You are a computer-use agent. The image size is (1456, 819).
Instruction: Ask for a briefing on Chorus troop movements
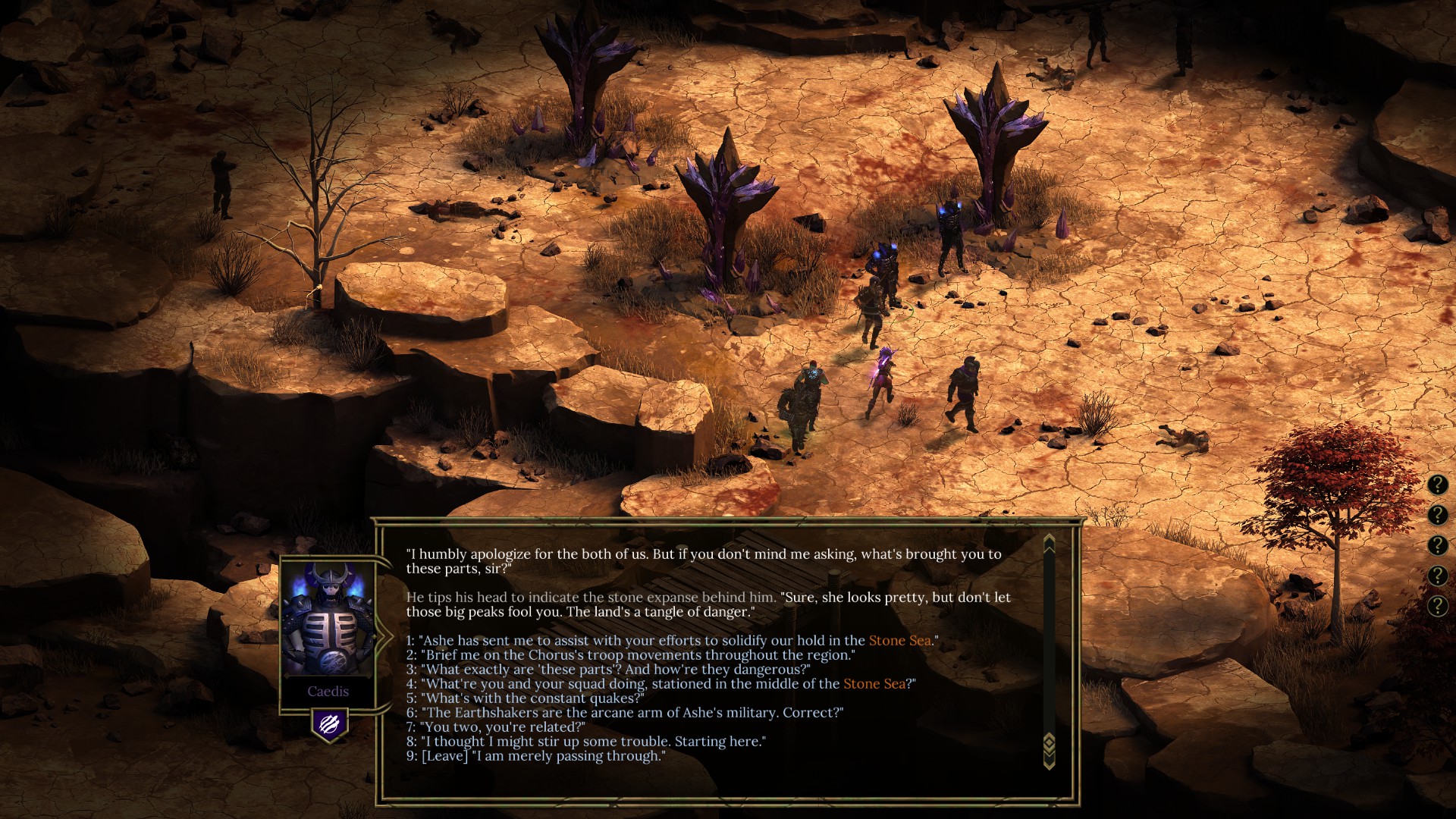tap(637, 655)
